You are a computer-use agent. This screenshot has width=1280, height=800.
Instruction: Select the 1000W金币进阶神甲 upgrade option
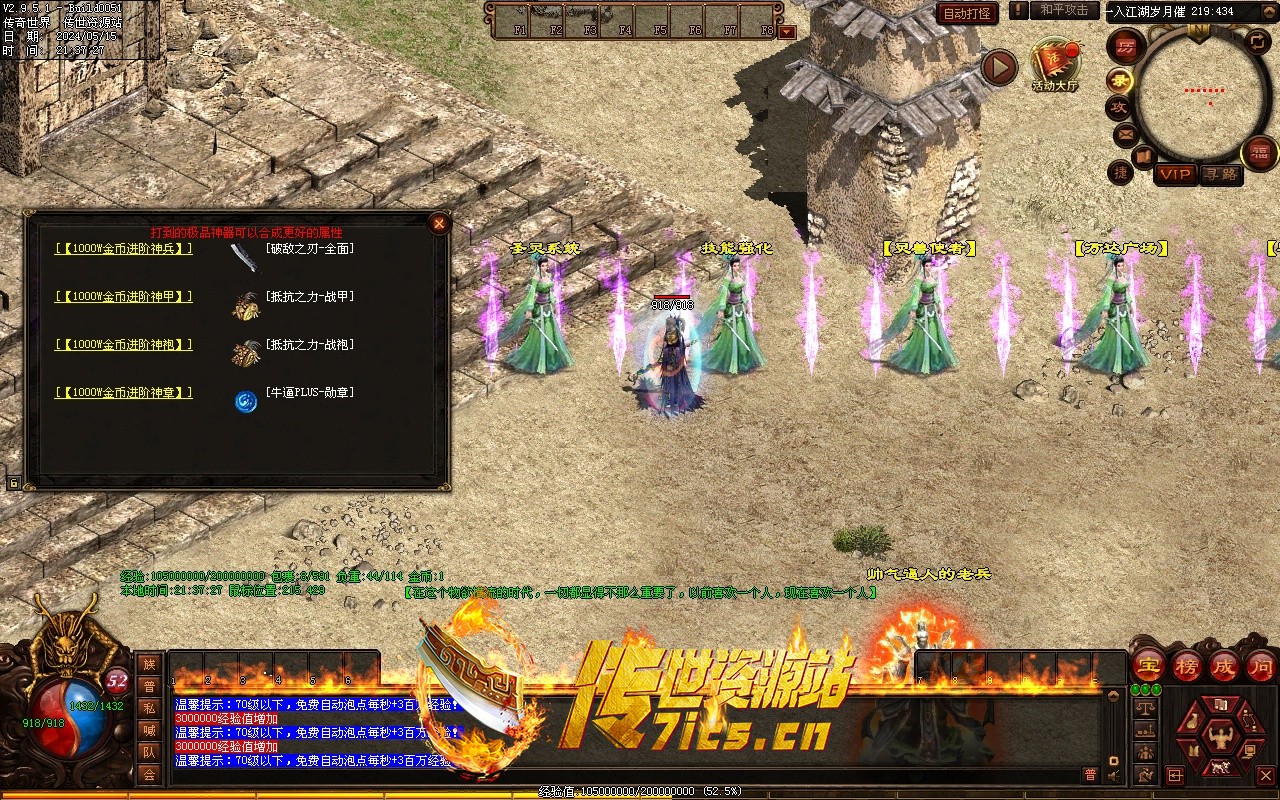tap(124, 297)
